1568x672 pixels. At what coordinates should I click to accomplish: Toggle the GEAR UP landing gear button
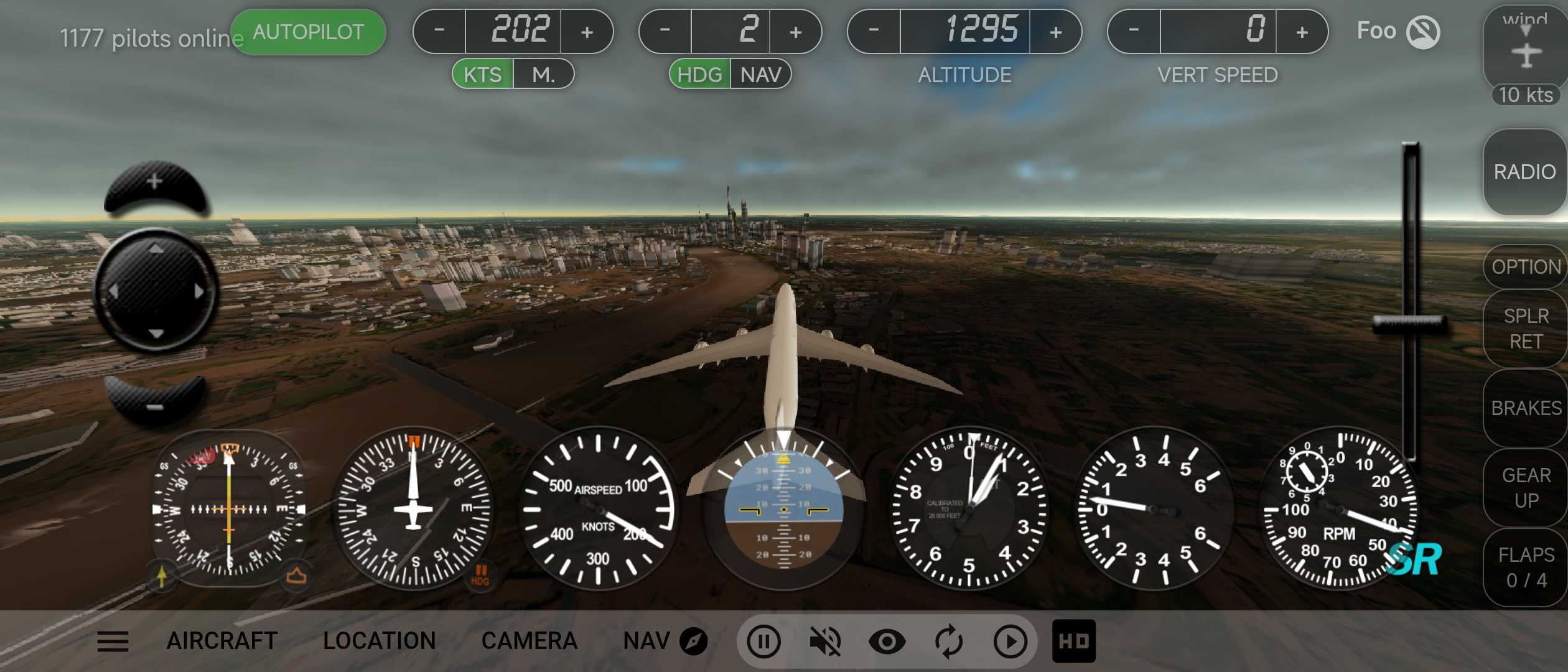(1526, 488)
